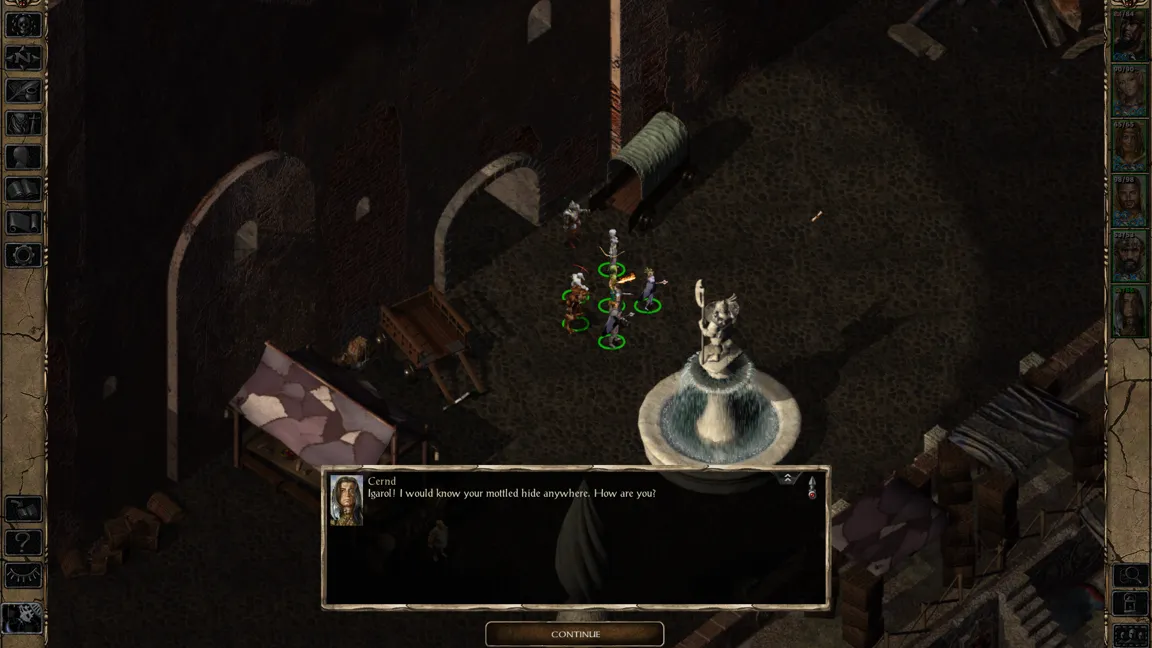Open the character record bust icon
Screen dimensions: 1152x648
pyautogui.click(x=24, y=156)
